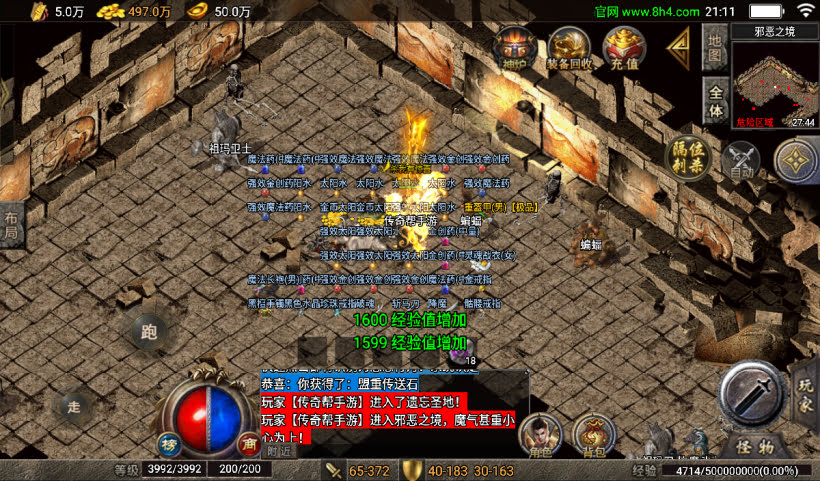Switch to 走 walk mode
The image size is (820, 481).
click(x=73, y=405)
